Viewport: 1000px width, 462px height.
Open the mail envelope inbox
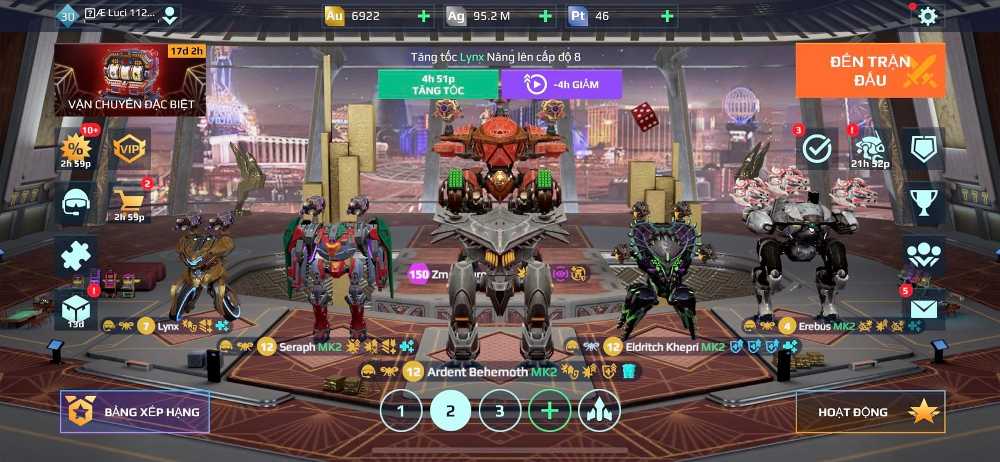924,308
